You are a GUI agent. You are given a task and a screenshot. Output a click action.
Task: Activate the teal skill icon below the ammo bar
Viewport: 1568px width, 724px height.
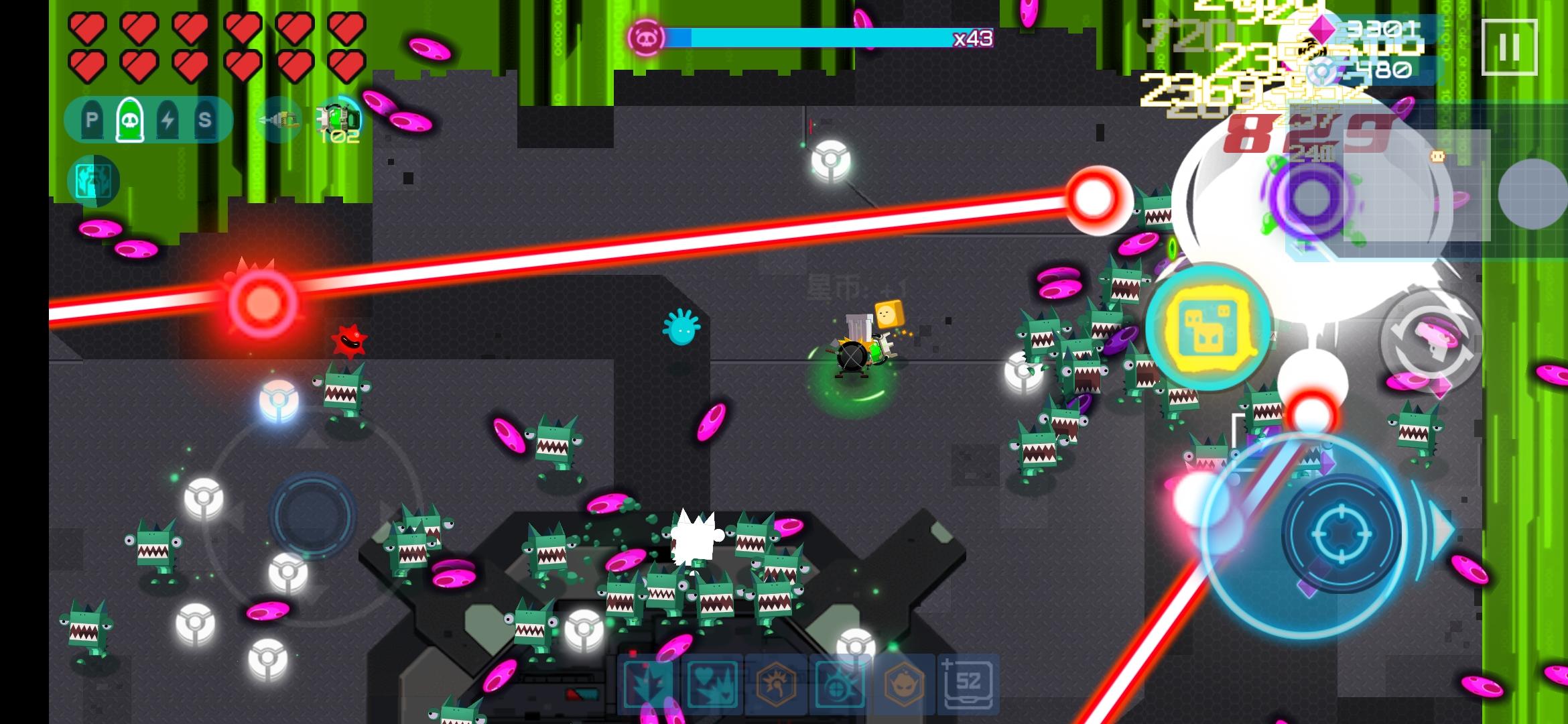(94, 181)
